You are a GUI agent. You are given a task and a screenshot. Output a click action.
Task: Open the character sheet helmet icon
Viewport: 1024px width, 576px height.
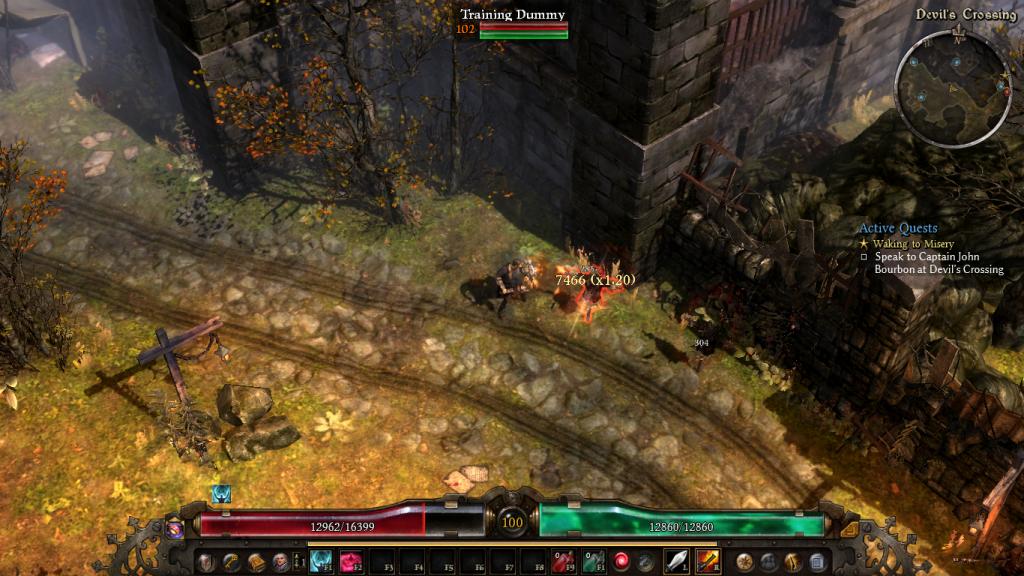[206, 562]
